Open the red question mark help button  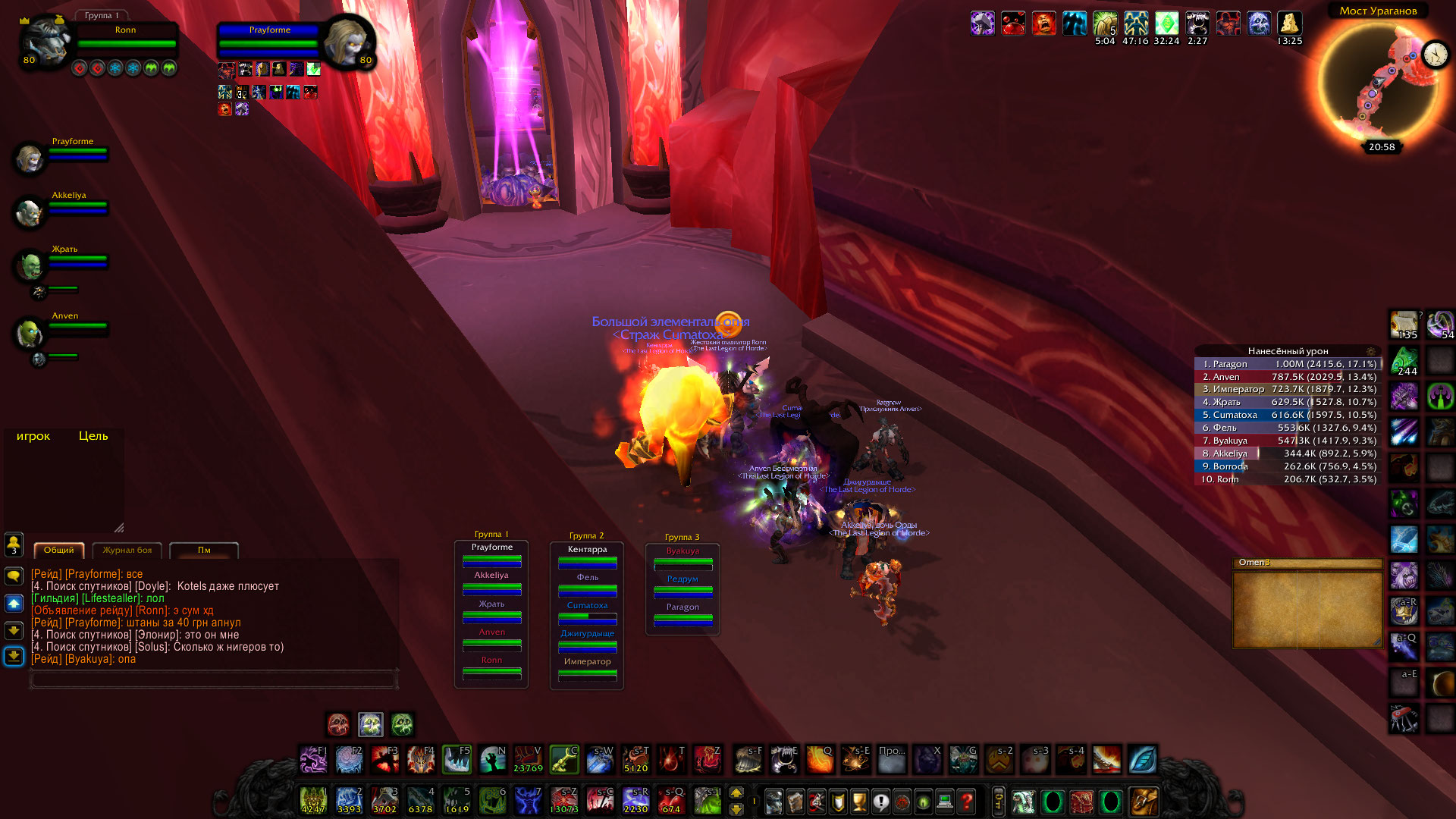tap(966, 802)
